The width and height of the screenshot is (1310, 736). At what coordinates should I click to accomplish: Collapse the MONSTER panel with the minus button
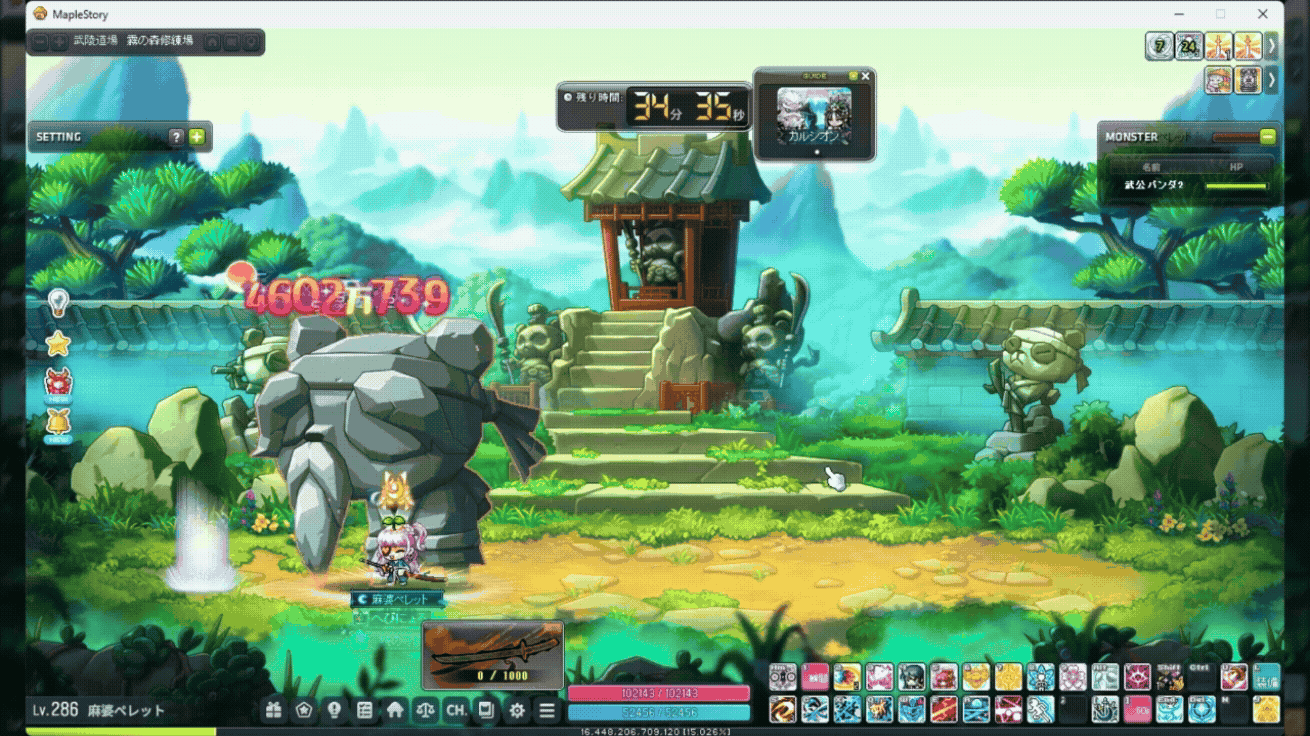(1267, 136)
